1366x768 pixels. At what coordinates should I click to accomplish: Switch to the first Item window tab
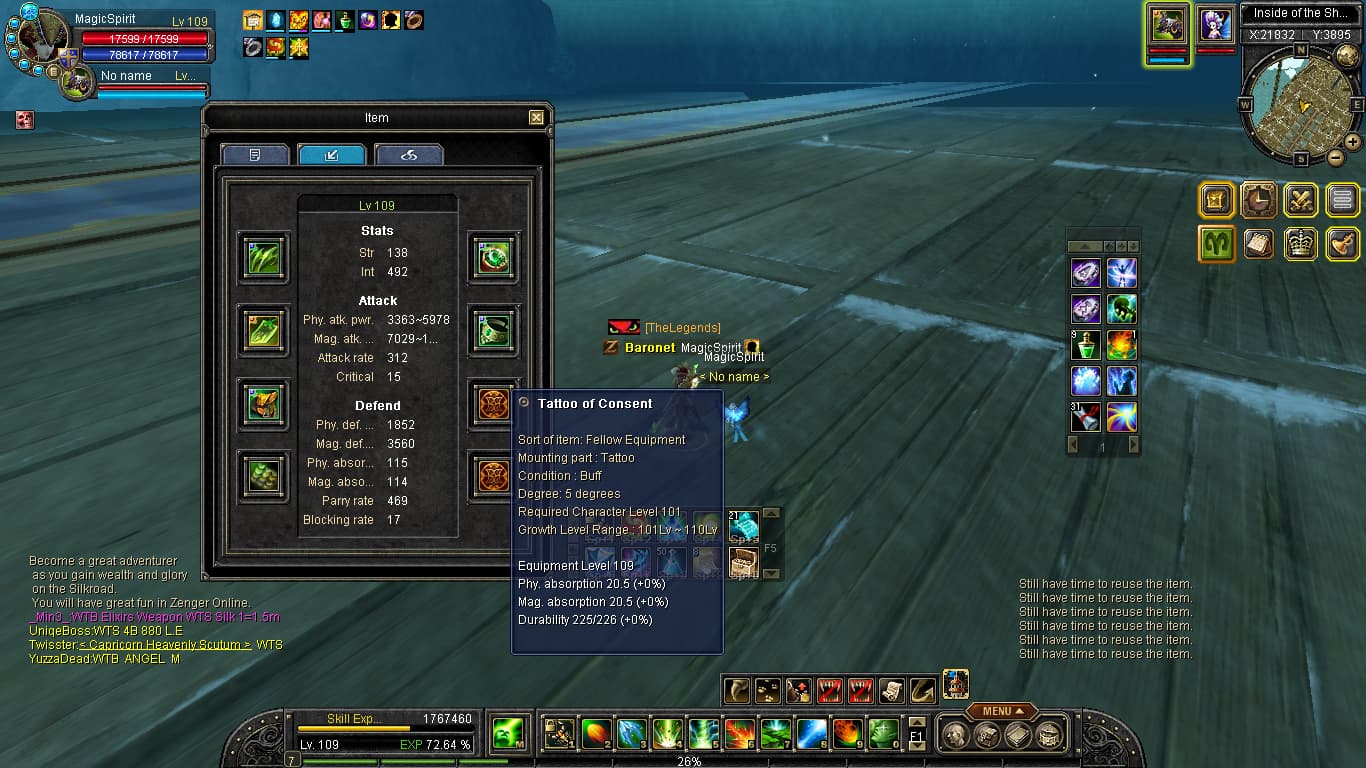coord(255,155)
